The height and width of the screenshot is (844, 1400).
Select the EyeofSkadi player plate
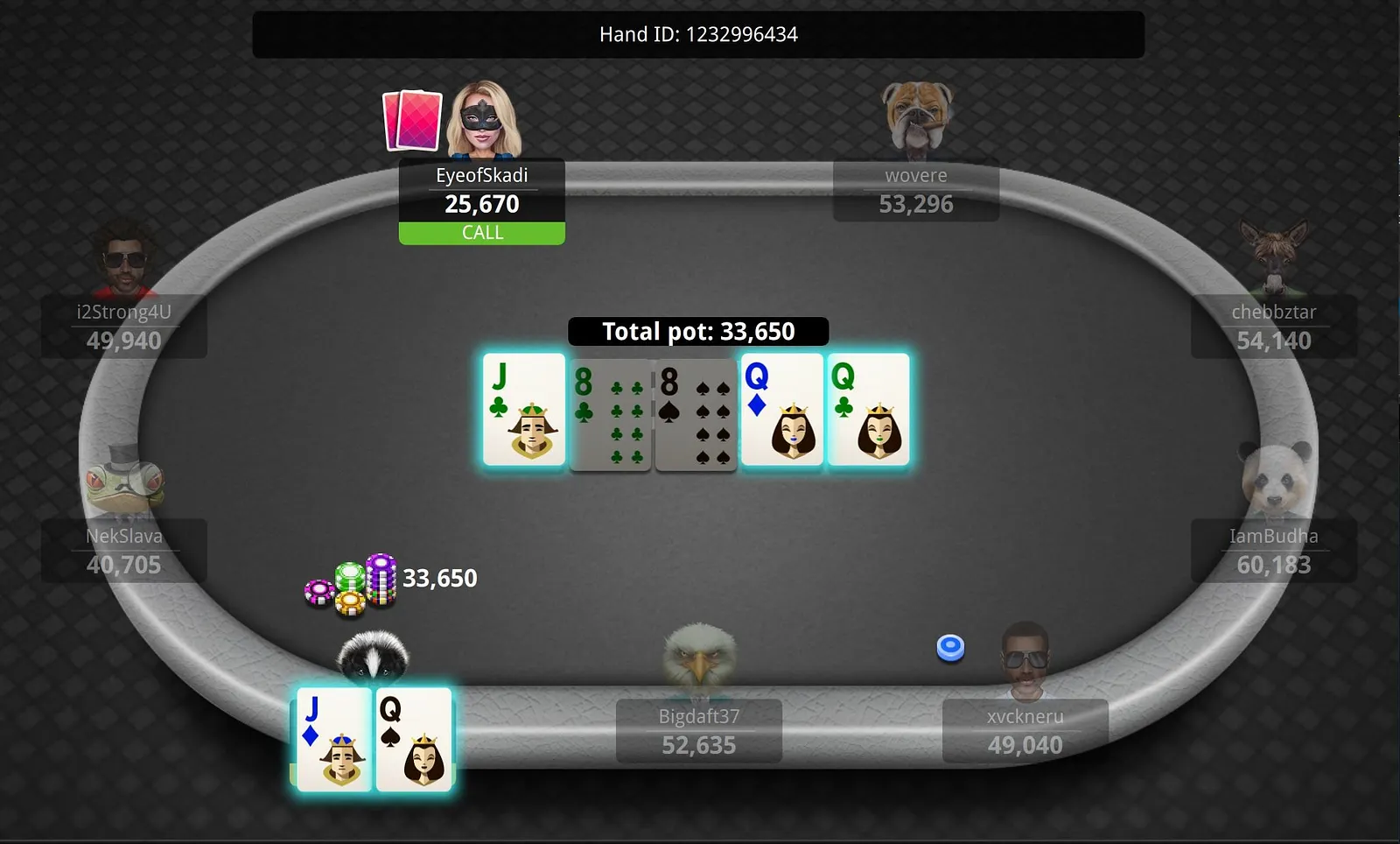coord(481,191)
